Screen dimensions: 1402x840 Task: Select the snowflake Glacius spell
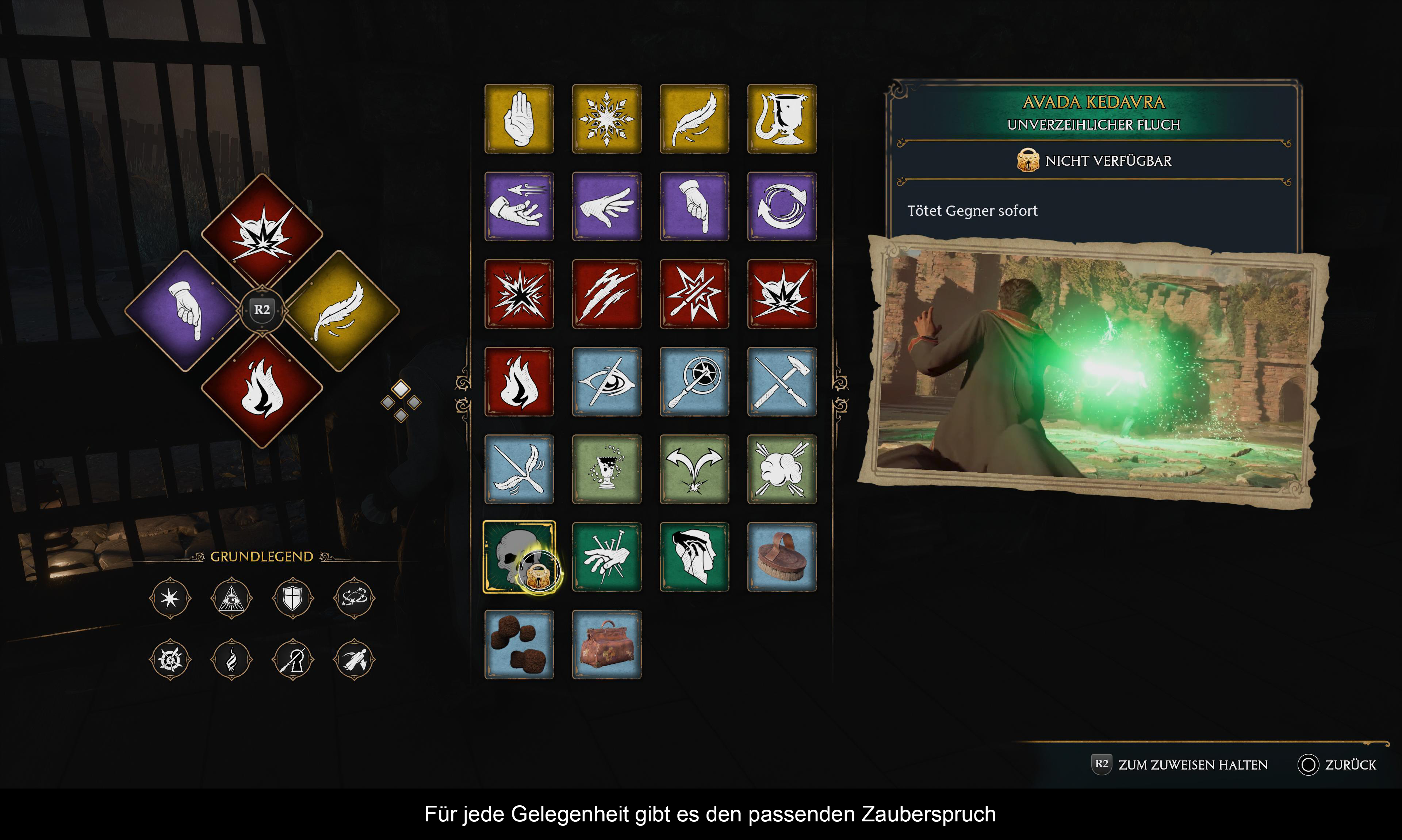pos(606,119)
